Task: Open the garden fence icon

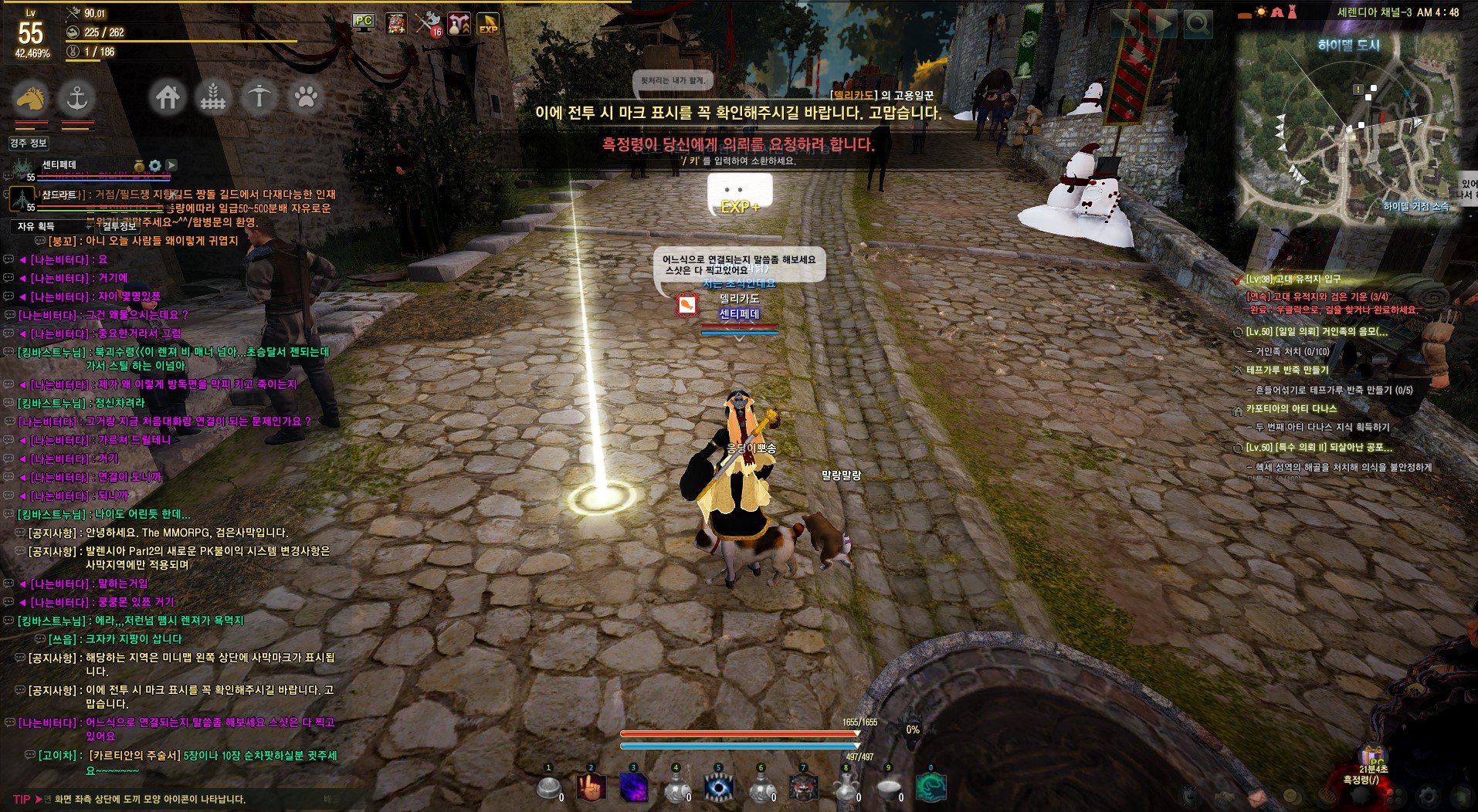Action: click(213, 97)
